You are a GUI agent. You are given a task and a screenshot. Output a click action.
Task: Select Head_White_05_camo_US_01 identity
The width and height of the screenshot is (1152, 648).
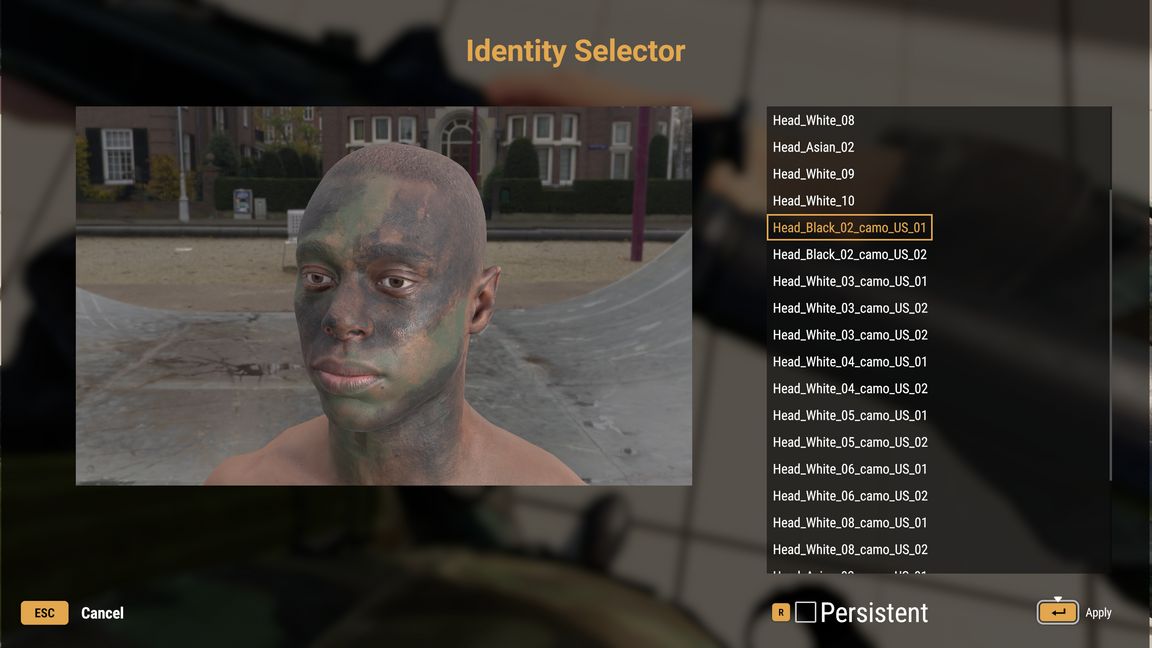(x=849, y=416)
